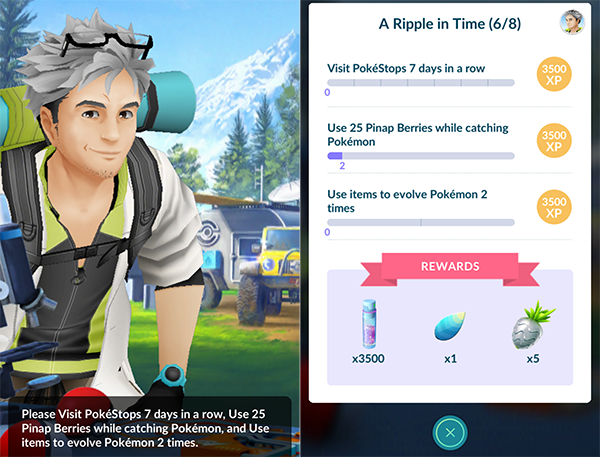Tap the 3500 XP badge for Pinap Berries task

(x=556, y=141)
